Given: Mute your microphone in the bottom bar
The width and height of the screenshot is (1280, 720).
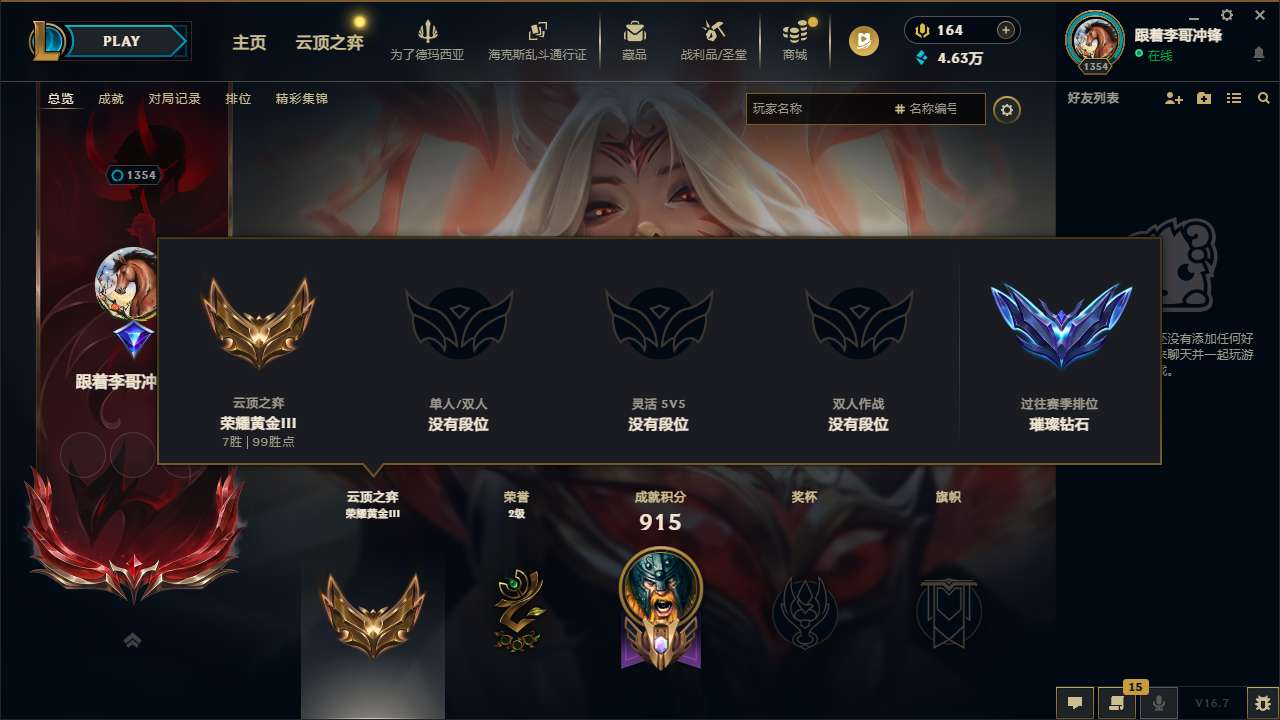Looking at the screenshot, I should [1158, 702].
